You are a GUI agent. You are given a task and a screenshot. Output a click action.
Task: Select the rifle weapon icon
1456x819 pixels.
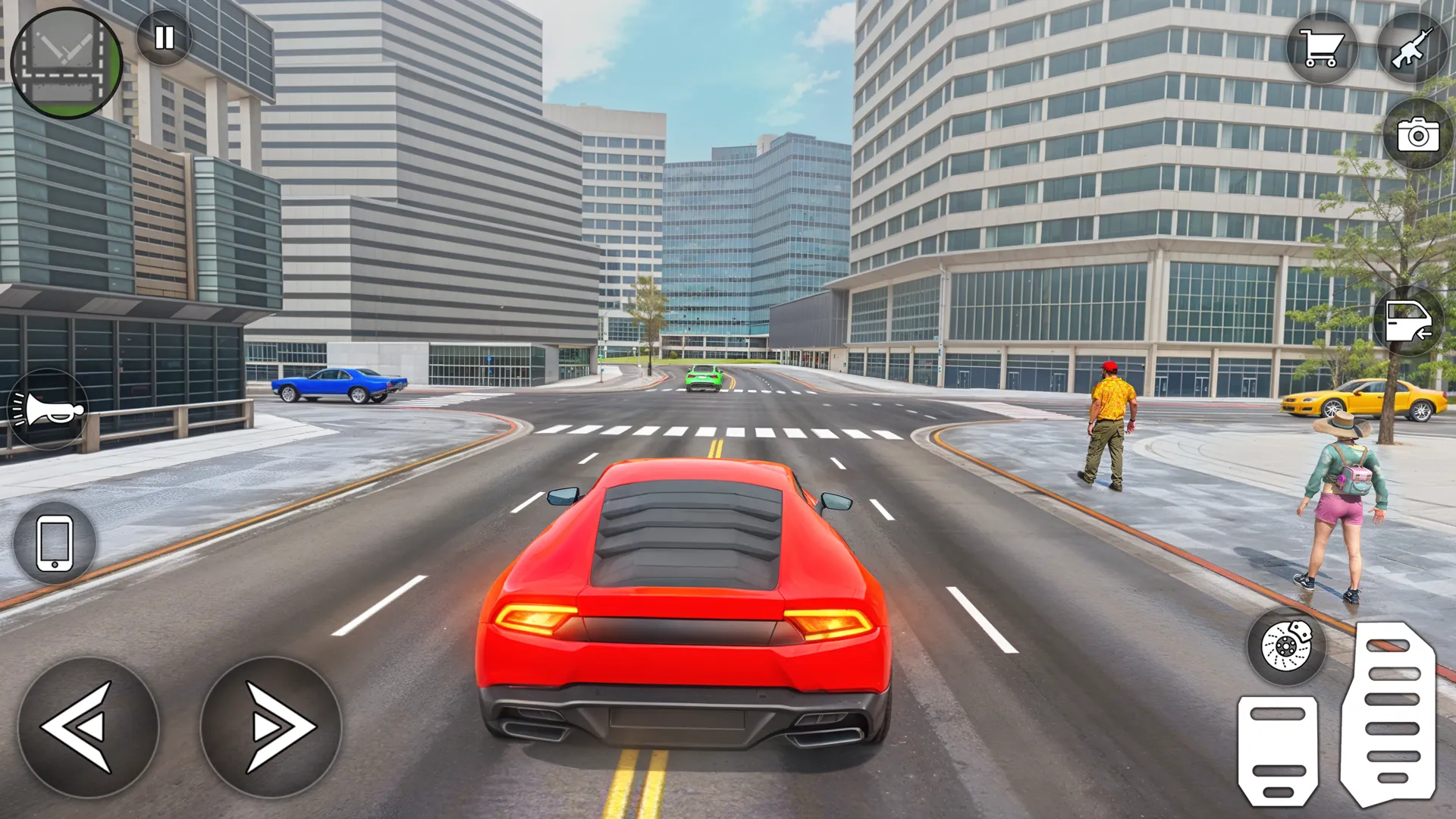click(1415, 48)
